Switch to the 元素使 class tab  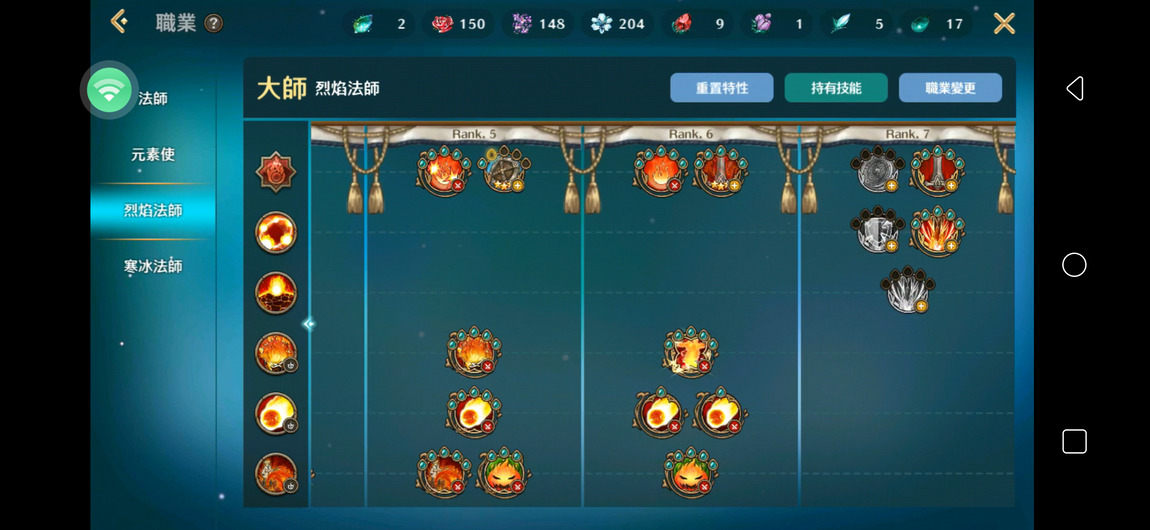[x=153, y=155]
